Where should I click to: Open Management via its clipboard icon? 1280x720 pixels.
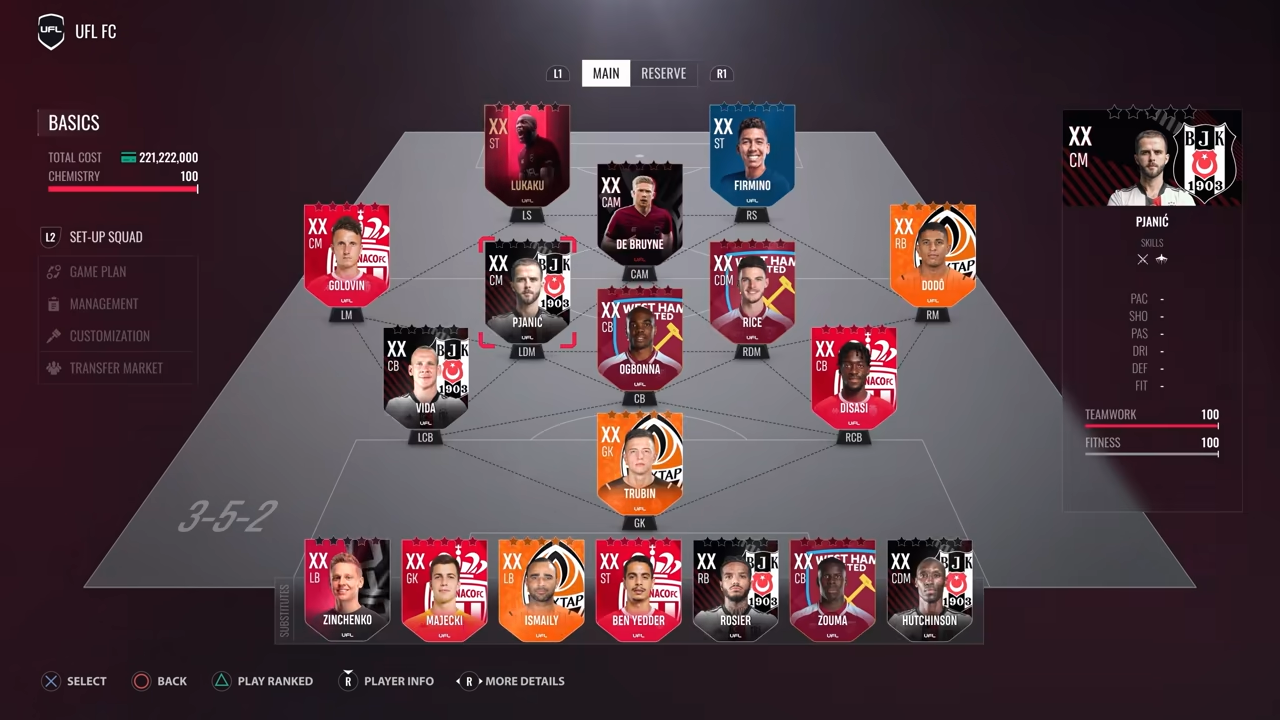(53, 303)
